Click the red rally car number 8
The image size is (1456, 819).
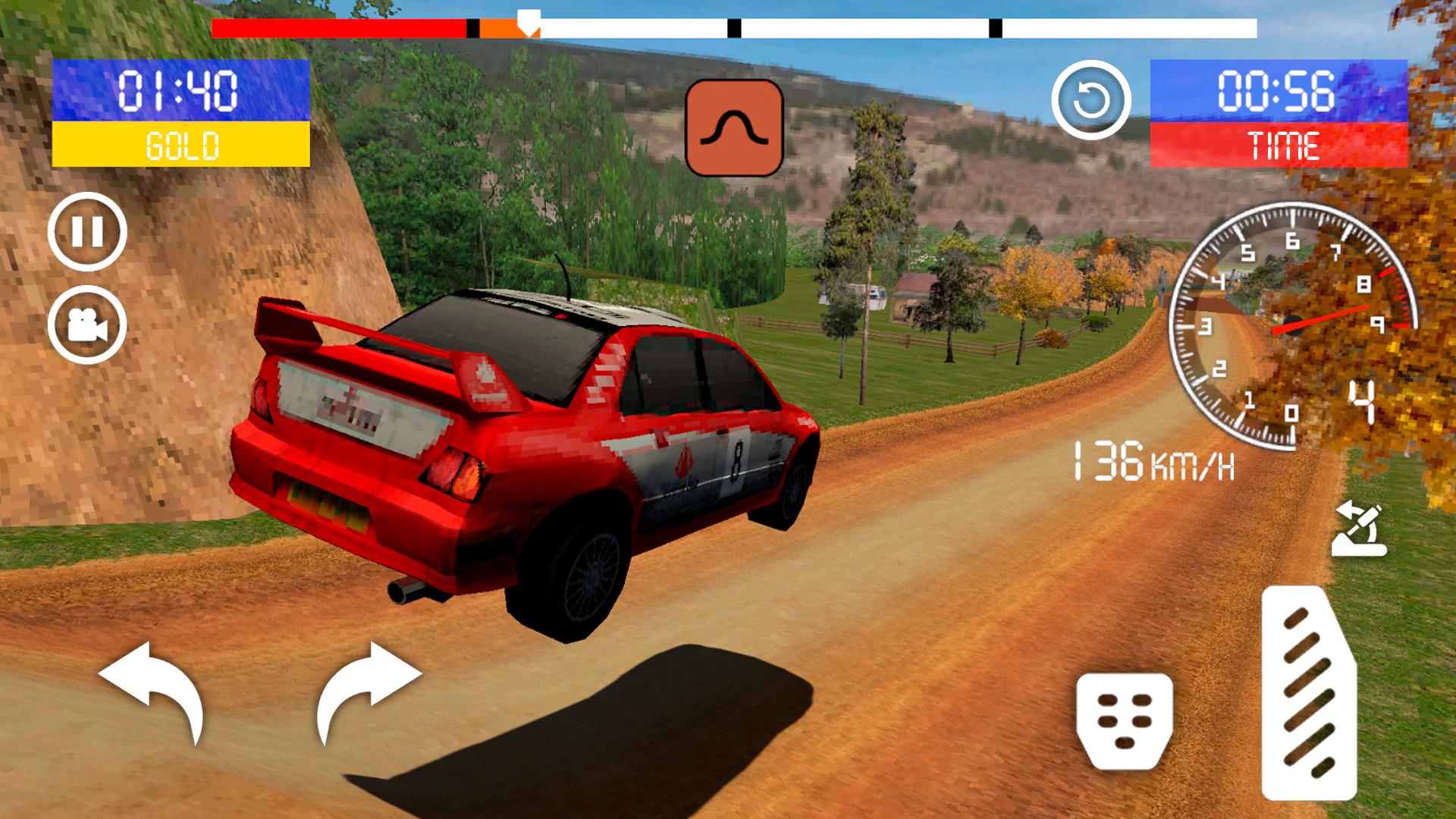pyautogui.click(x=531, y=455)
